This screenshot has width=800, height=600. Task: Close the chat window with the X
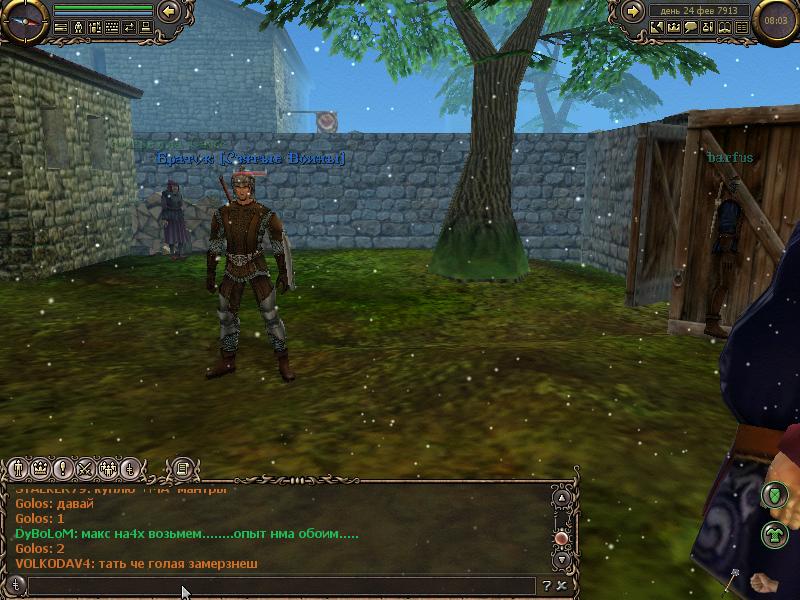click(562, 586)
